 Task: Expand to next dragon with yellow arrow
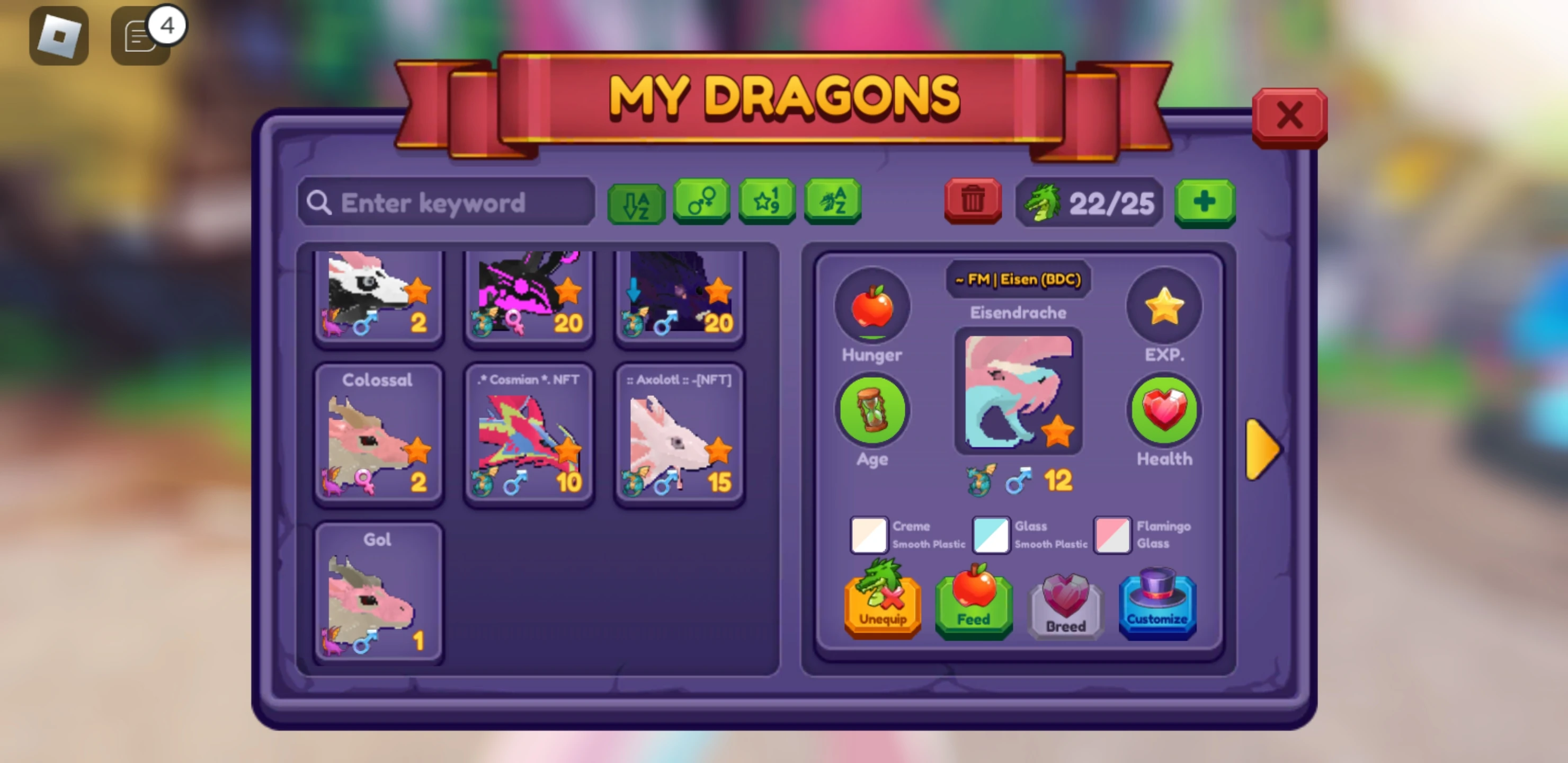click(x=1262, y=449)
